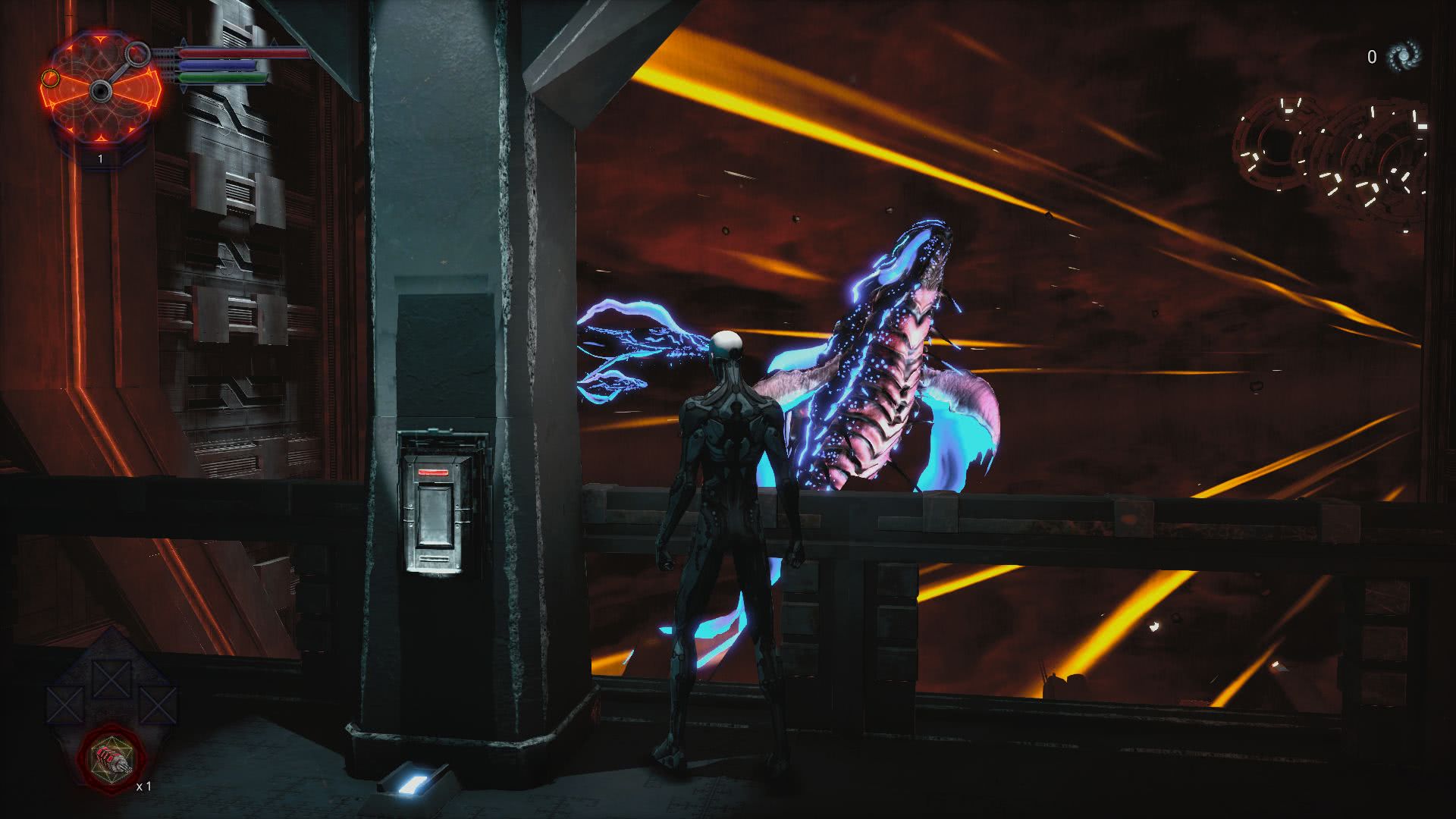
Task: Select the right empty X quick-slot
Action: 158,705
